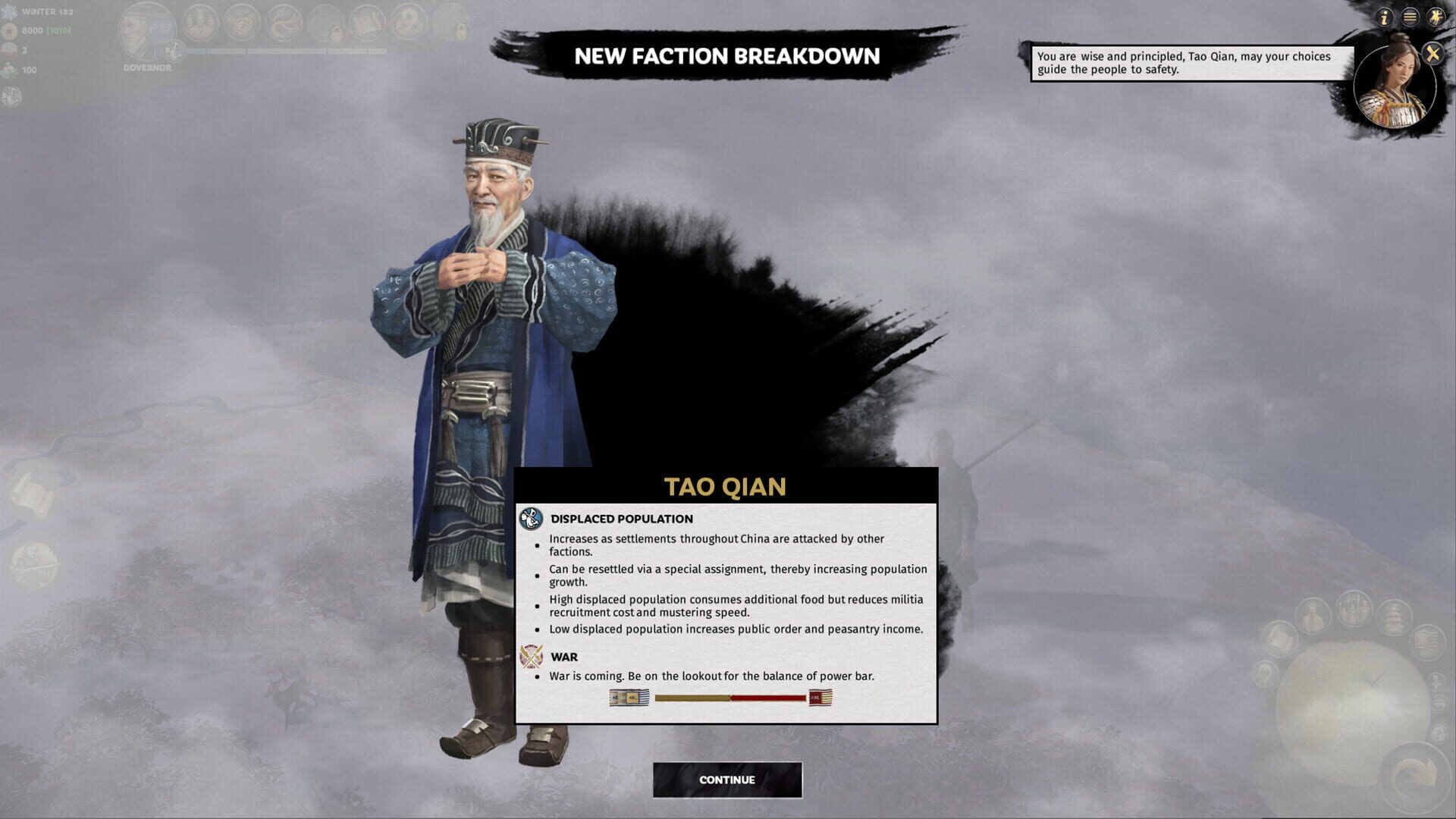Viewport: 1456px width, 819px height.
Task: Click the winter snowflake season icon
Action: (11, 11)
